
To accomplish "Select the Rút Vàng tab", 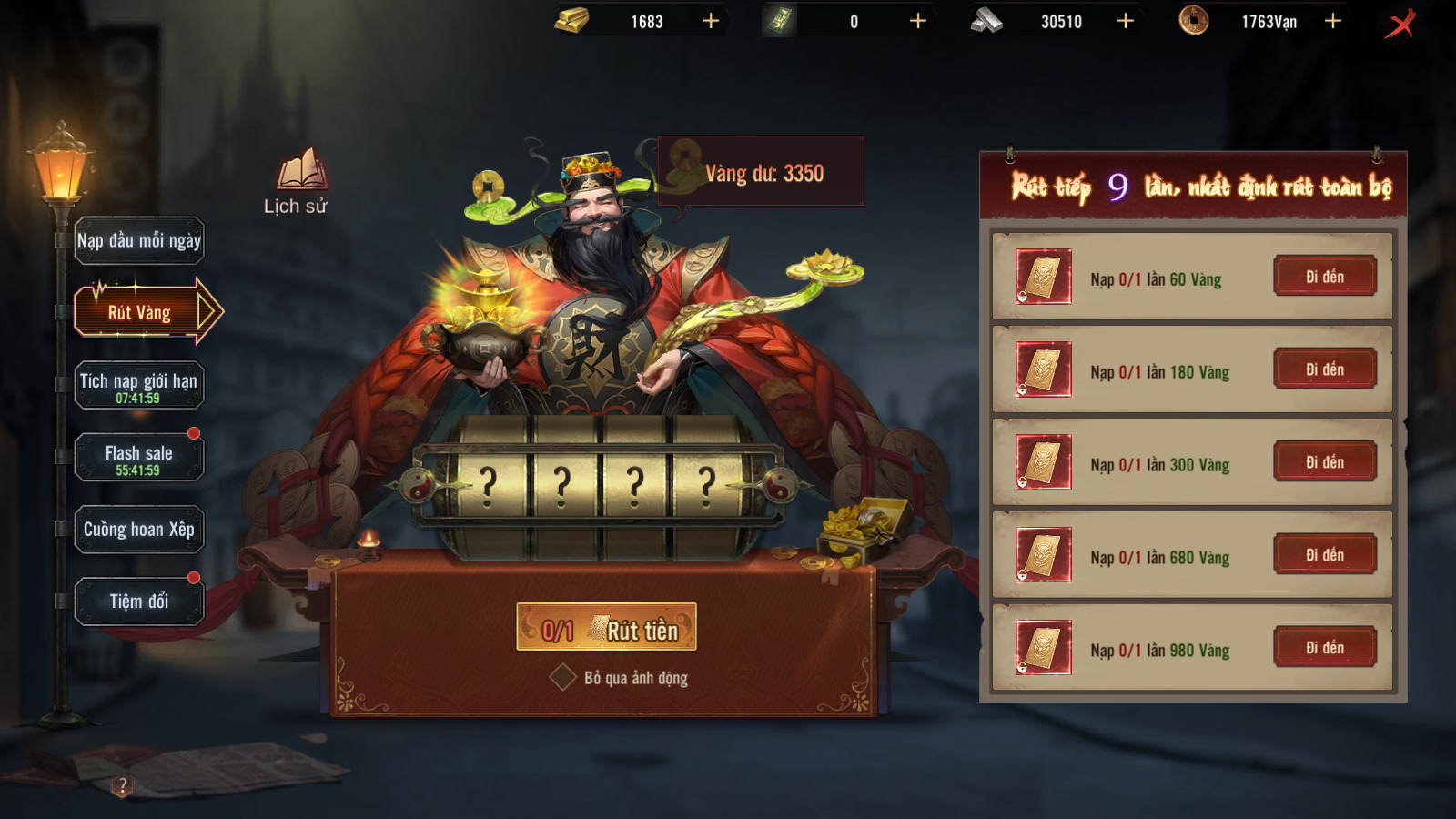I will (x=139, y=312).
